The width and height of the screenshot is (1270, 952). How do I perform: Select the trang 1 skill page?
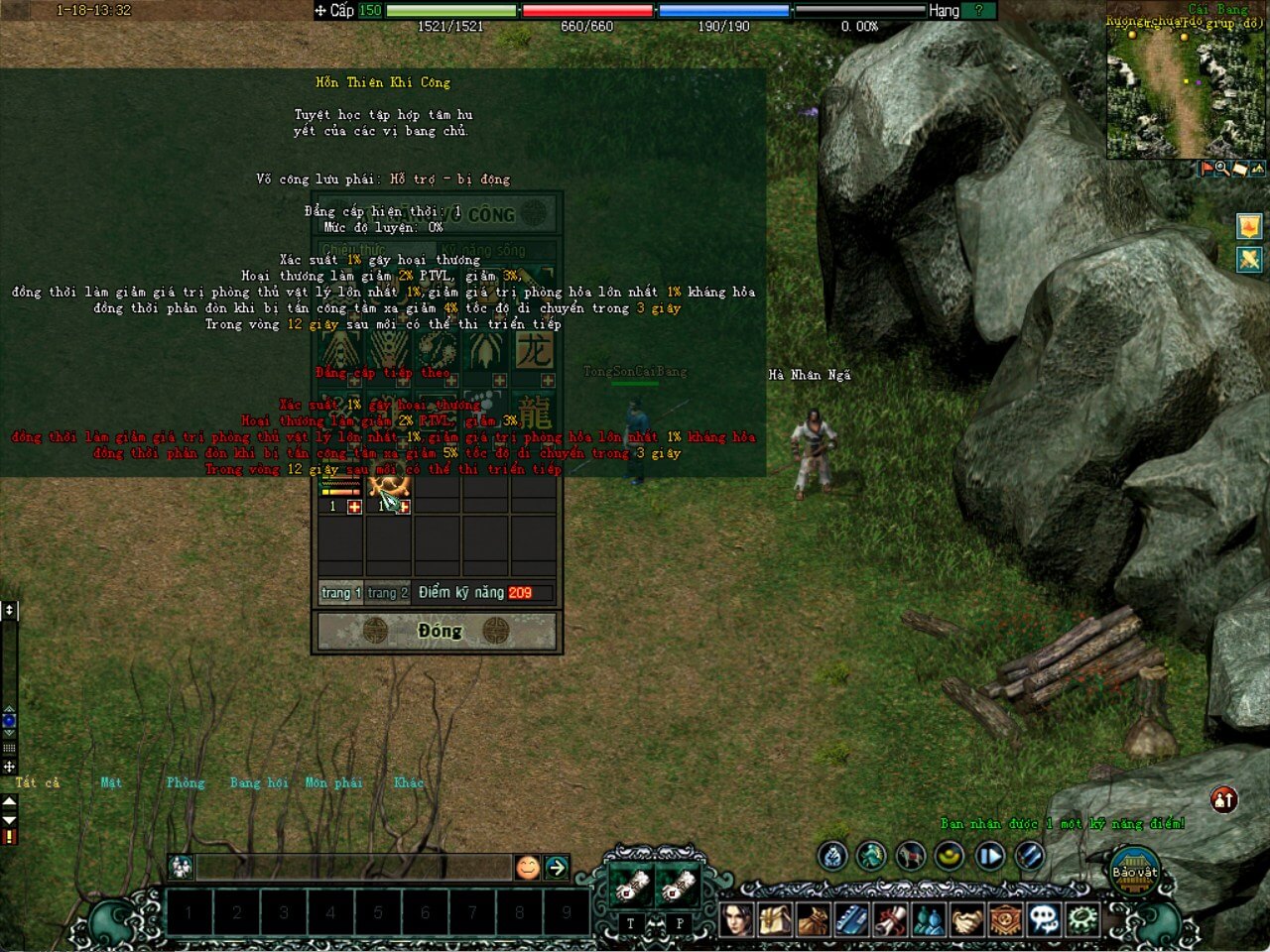tap(340, 593)
